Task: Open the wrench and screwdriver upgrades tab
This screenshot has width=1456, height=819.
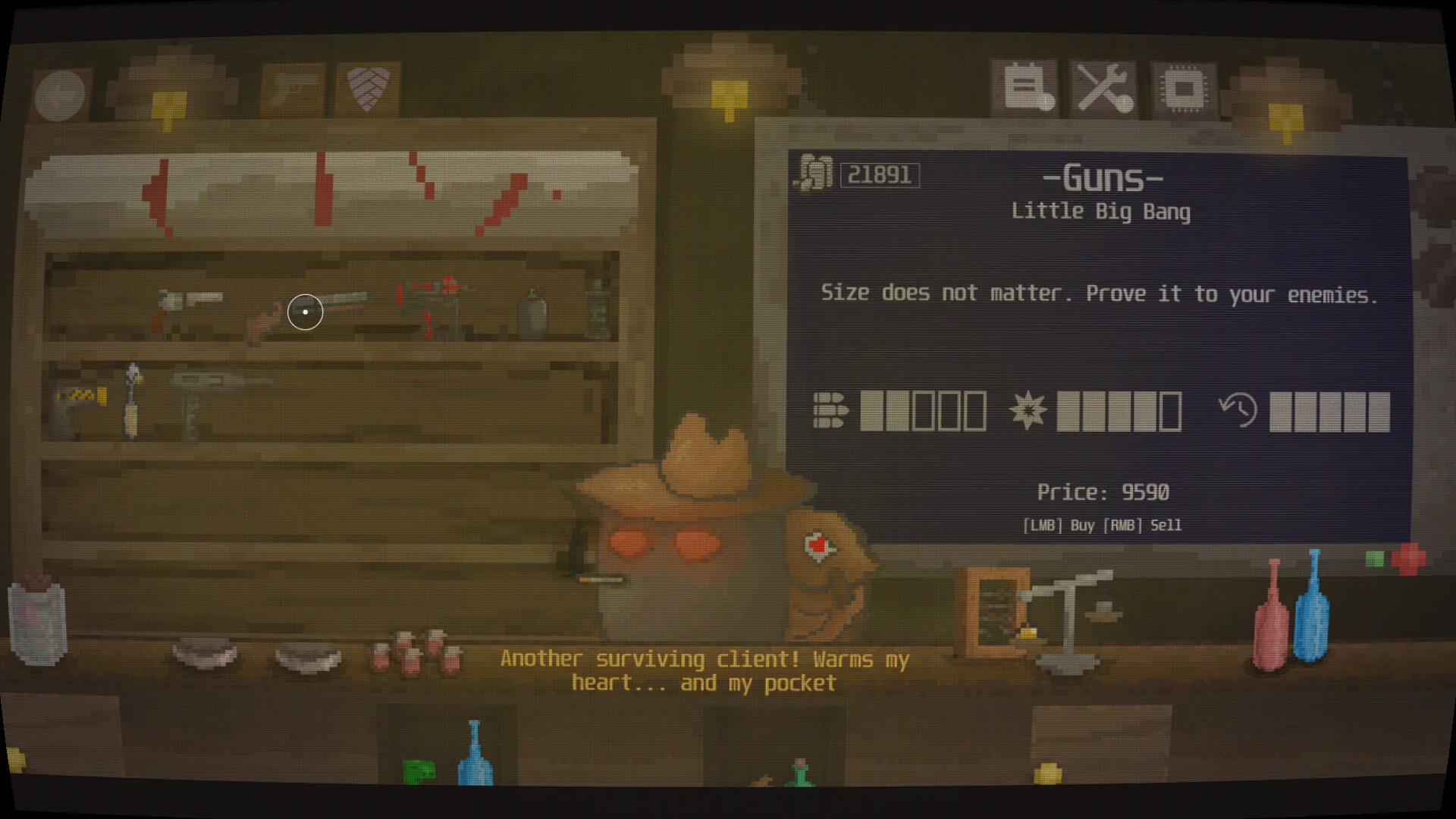Action: 1104,88
